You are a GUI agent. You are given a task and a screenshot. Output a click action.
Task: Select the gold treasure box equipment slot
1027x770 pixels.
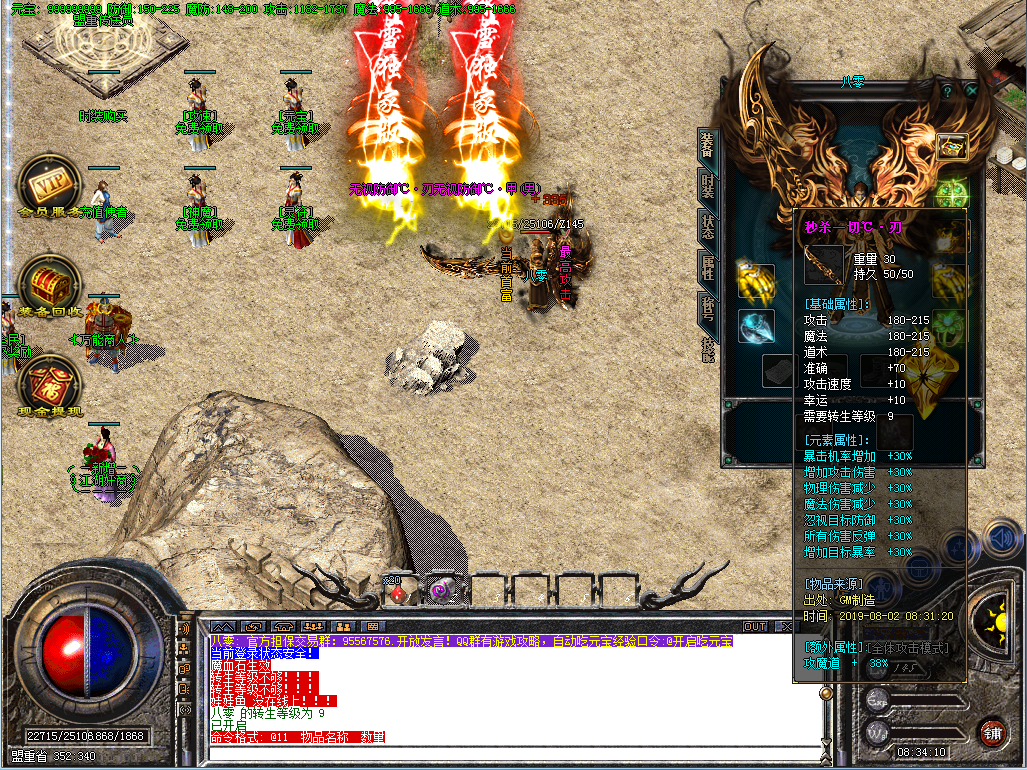pyautogui.click(x=951, y=146)
